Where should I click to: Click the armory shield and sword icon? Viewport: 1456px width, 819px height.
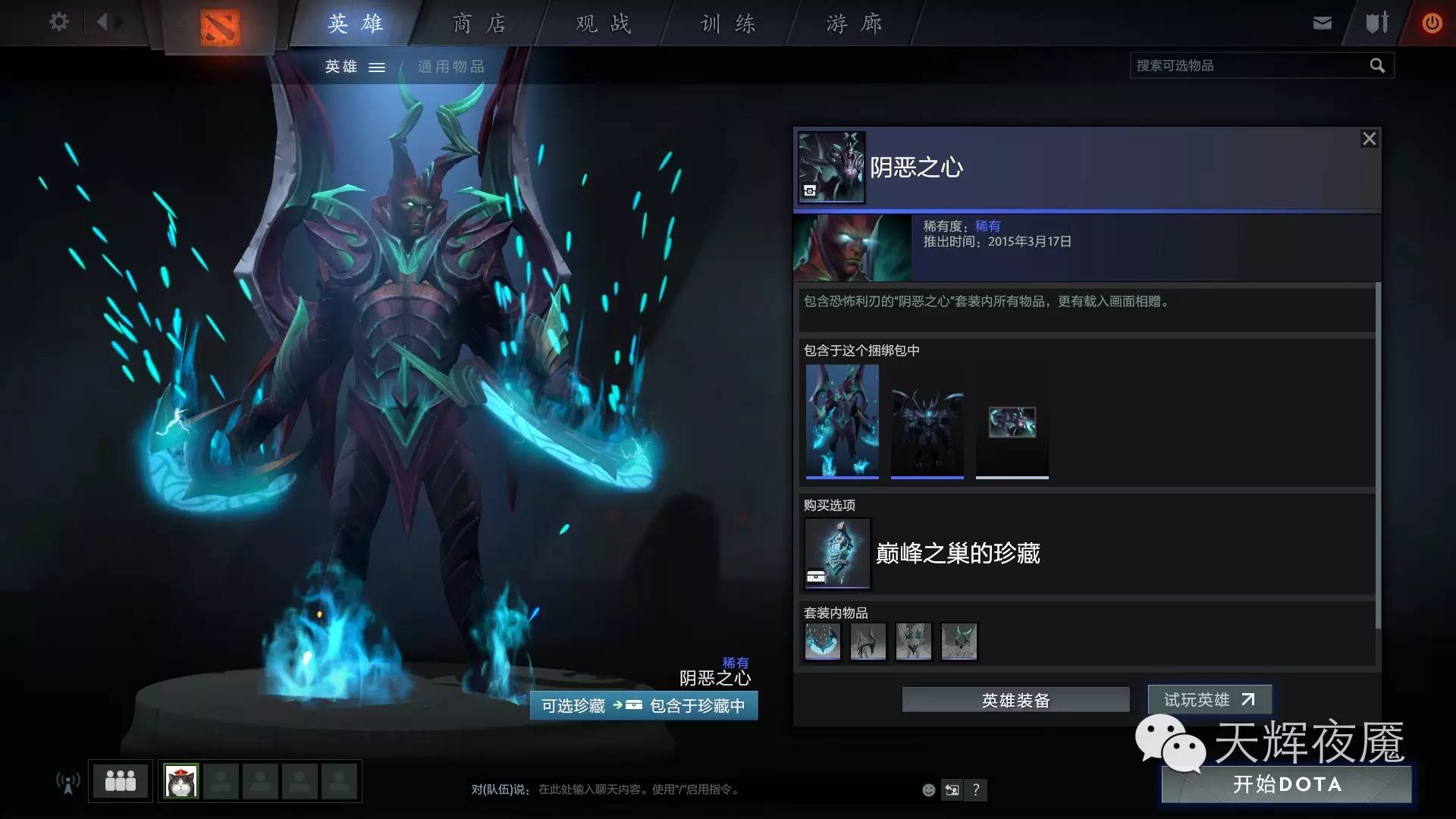pyautogui.click(x=1376, y=22)
